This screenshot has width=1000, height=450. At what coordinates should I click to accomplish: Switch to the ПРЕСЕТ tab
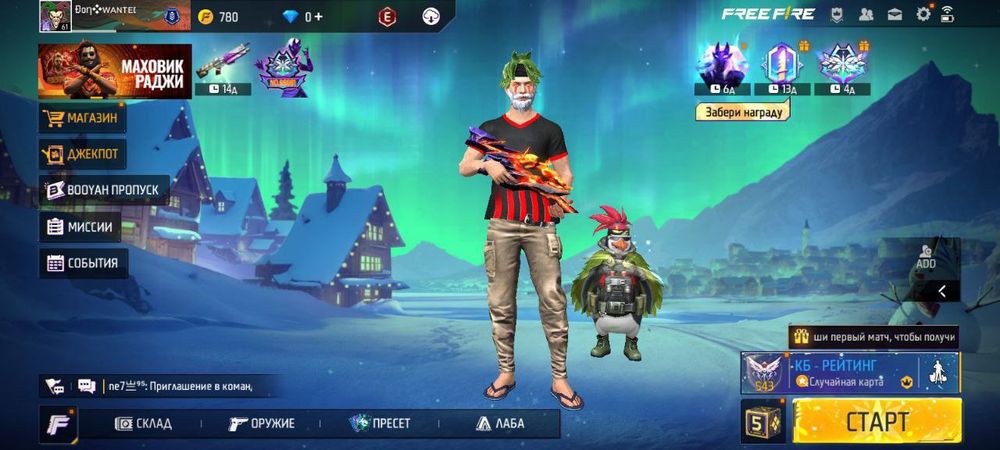tap(380, 423)
